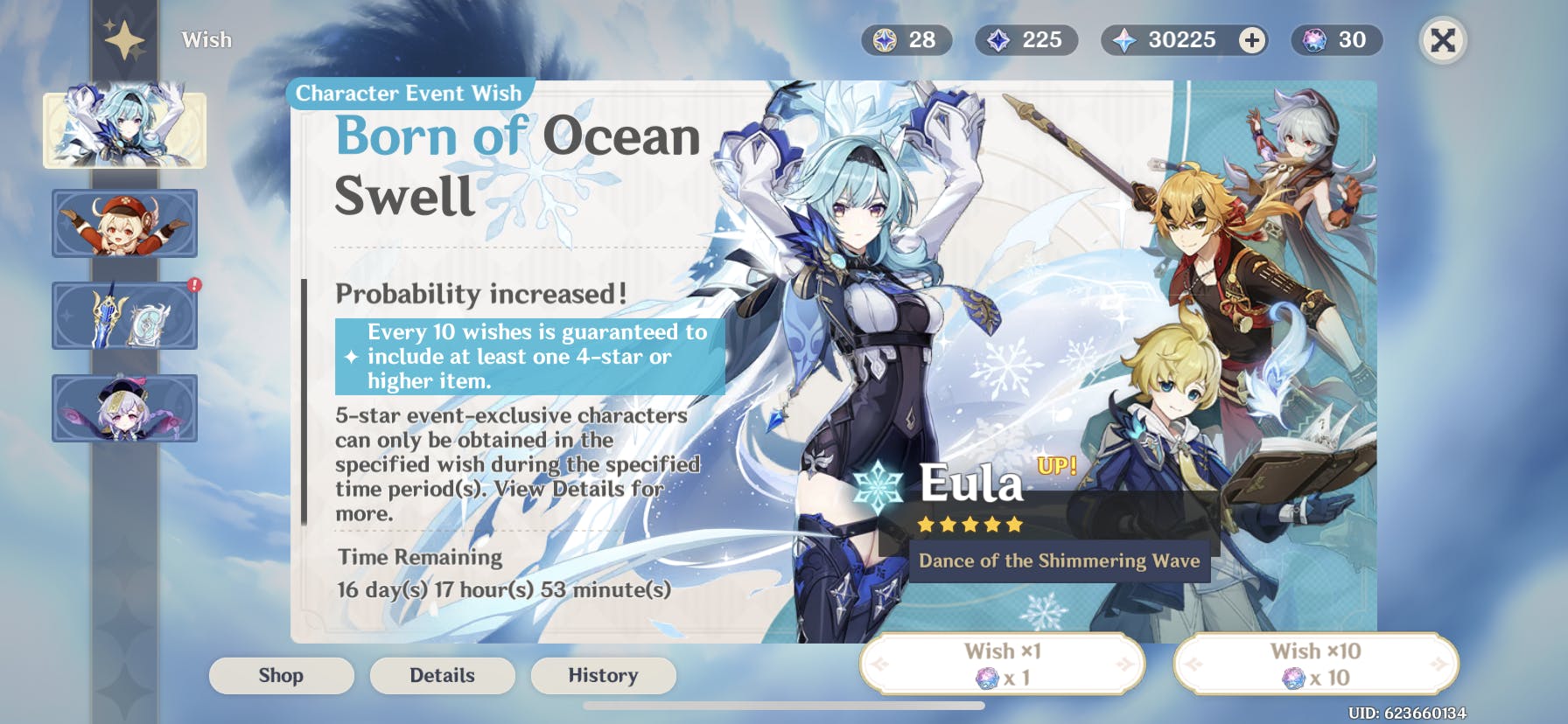View banner Details

[x=442, y=675]
